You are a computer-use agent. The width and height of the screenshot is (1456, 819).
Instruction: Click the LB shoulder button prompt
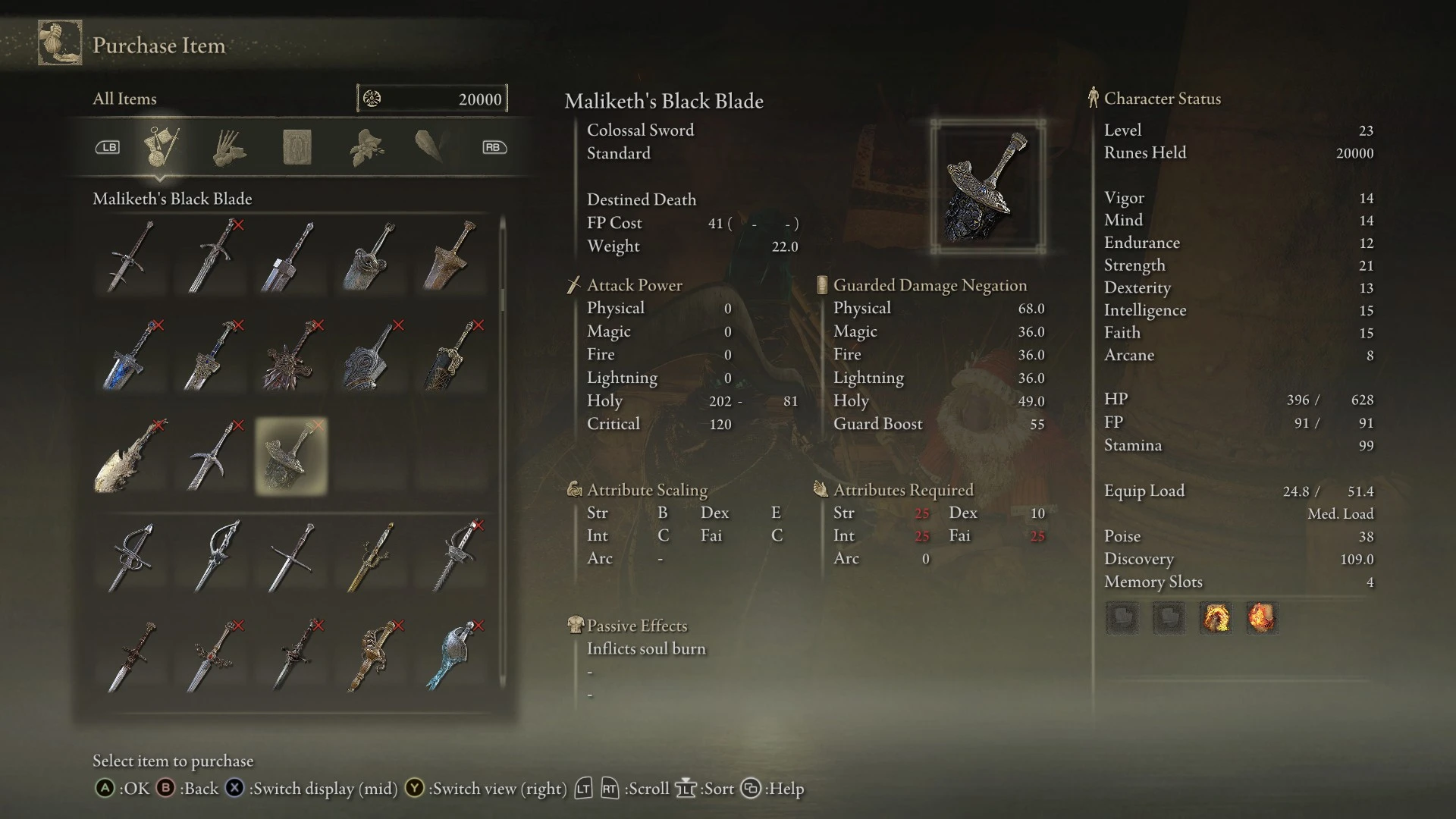click(x=107, y=147)
